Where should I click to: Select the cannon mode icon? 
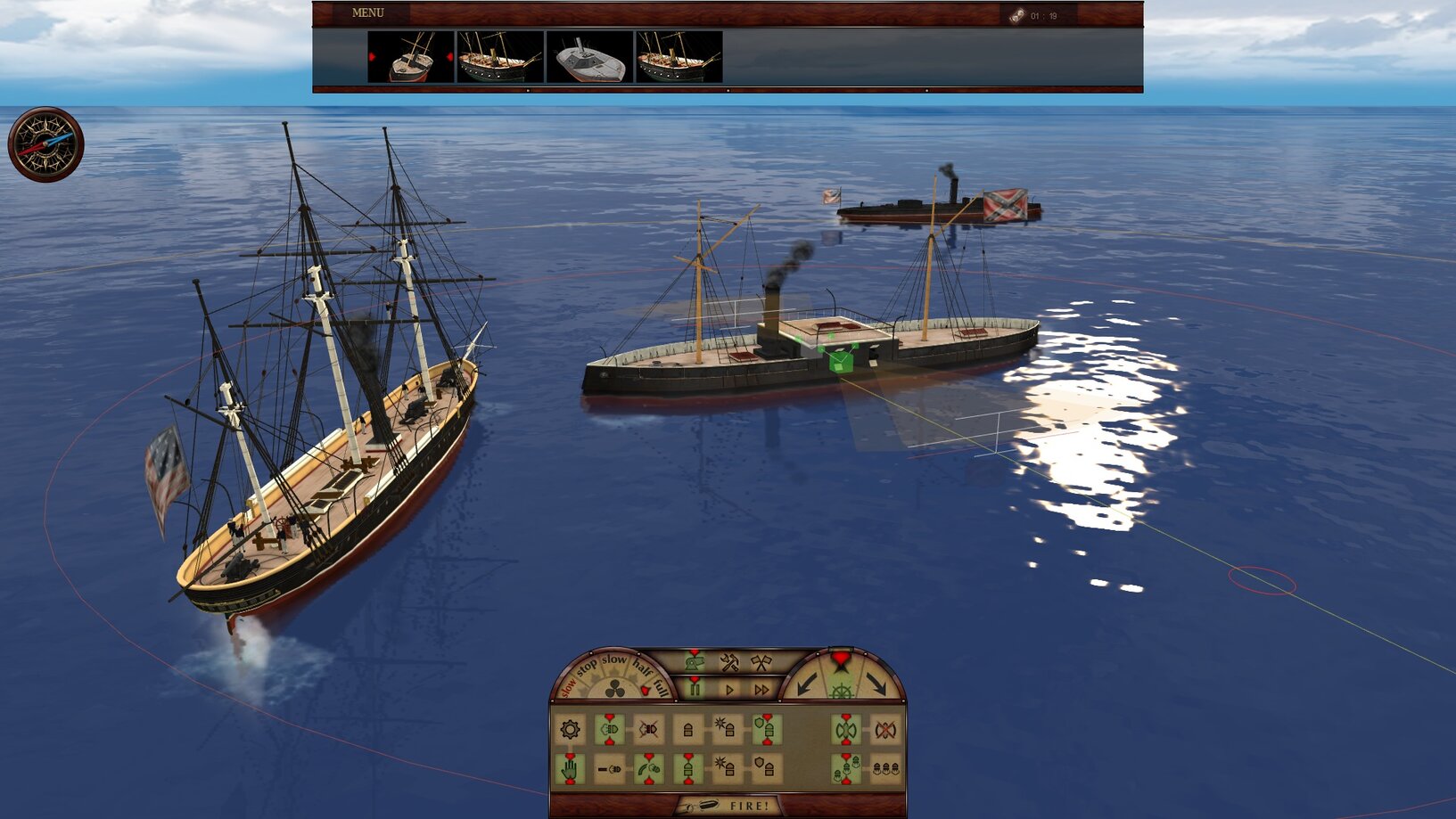point(695,662)
